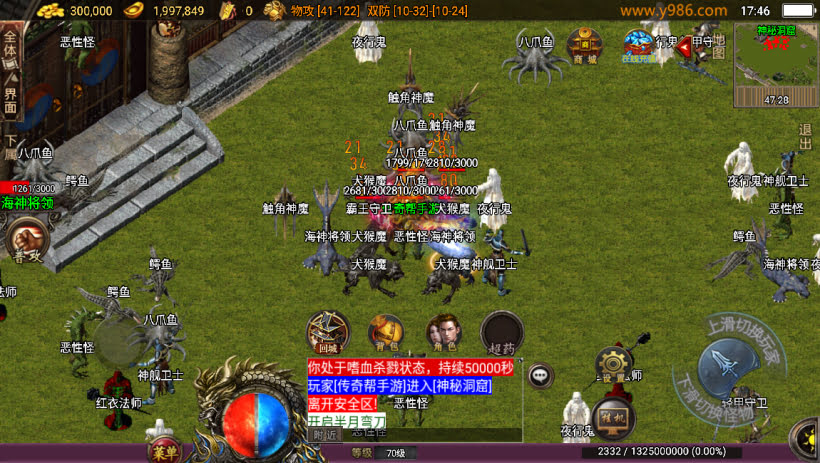Image resolution: width=820 pixels, height=463 pixels.
Task: Switch to the 附近 chat channel tab
Action: 325,434
